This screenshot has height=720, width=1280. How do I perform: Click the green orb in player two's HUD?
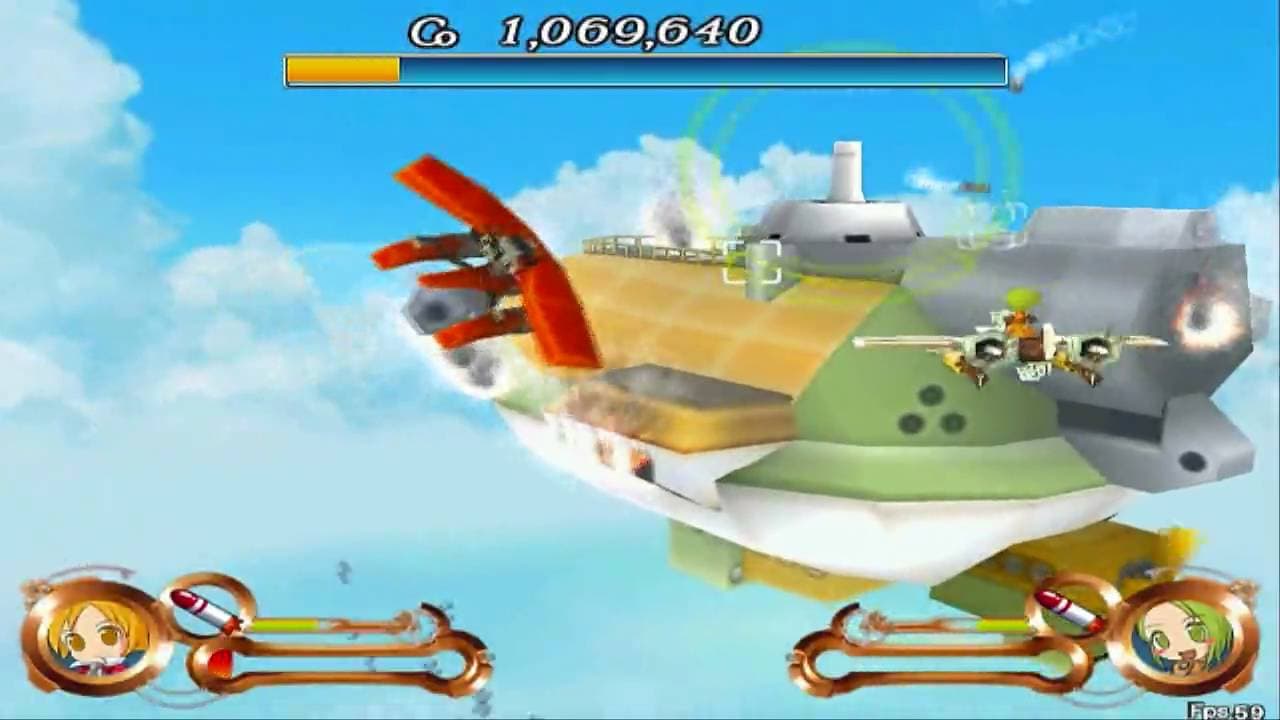tap(1055, 664)
